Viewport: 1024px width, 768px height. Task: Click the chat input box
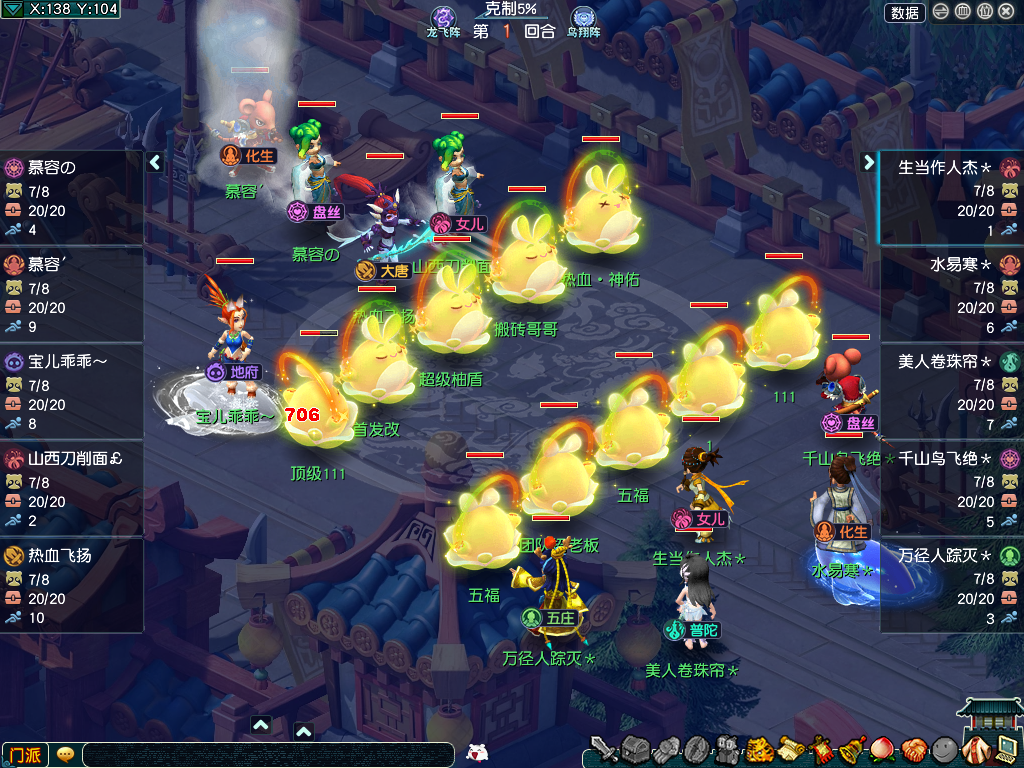coord(268,755)
